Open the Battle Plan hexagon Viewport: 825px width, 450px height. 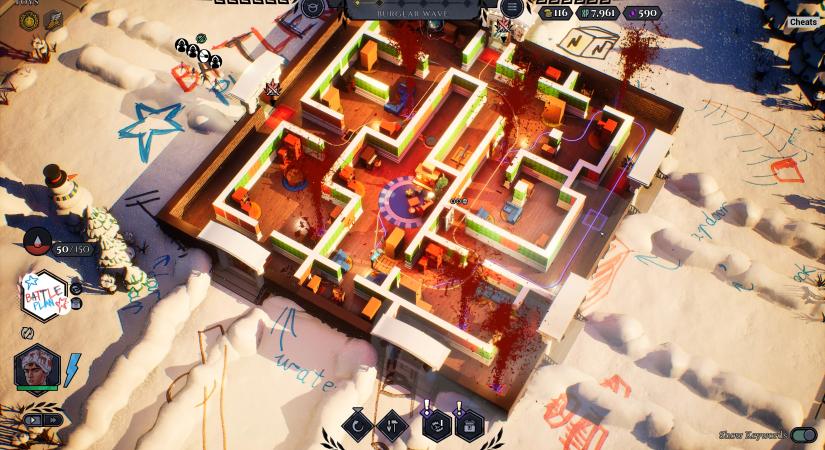click(42, 292)
